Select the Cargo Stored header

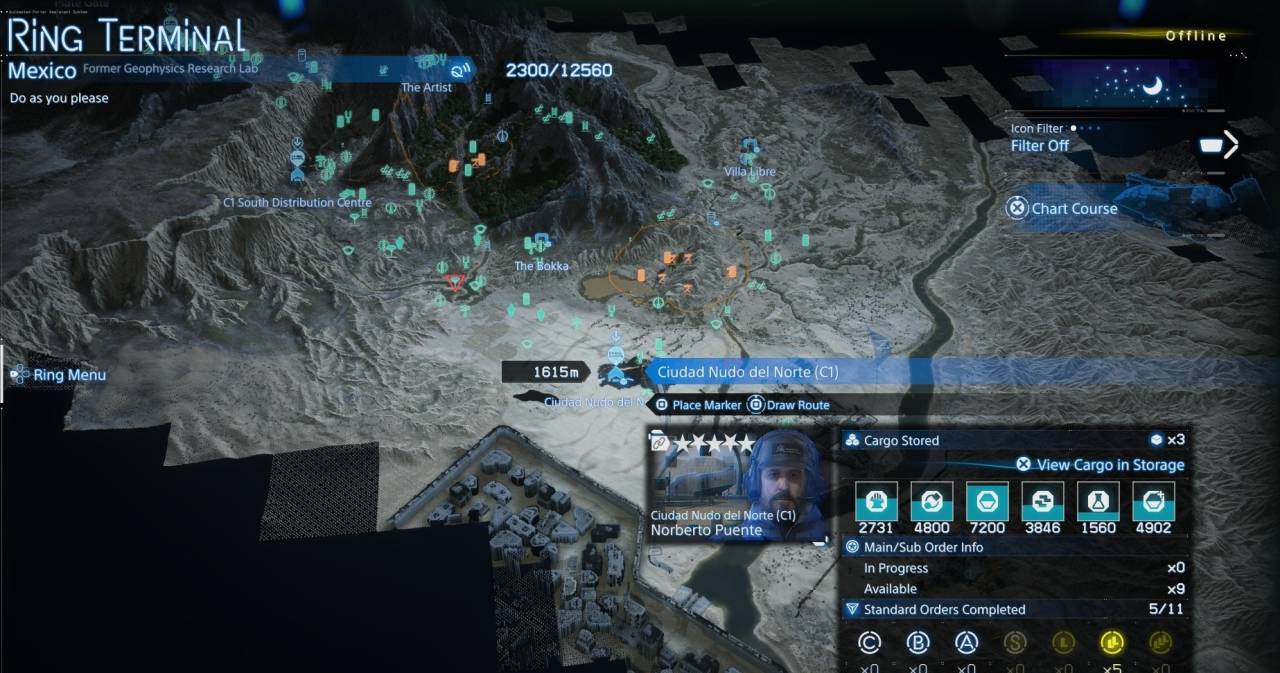point(901,440)
